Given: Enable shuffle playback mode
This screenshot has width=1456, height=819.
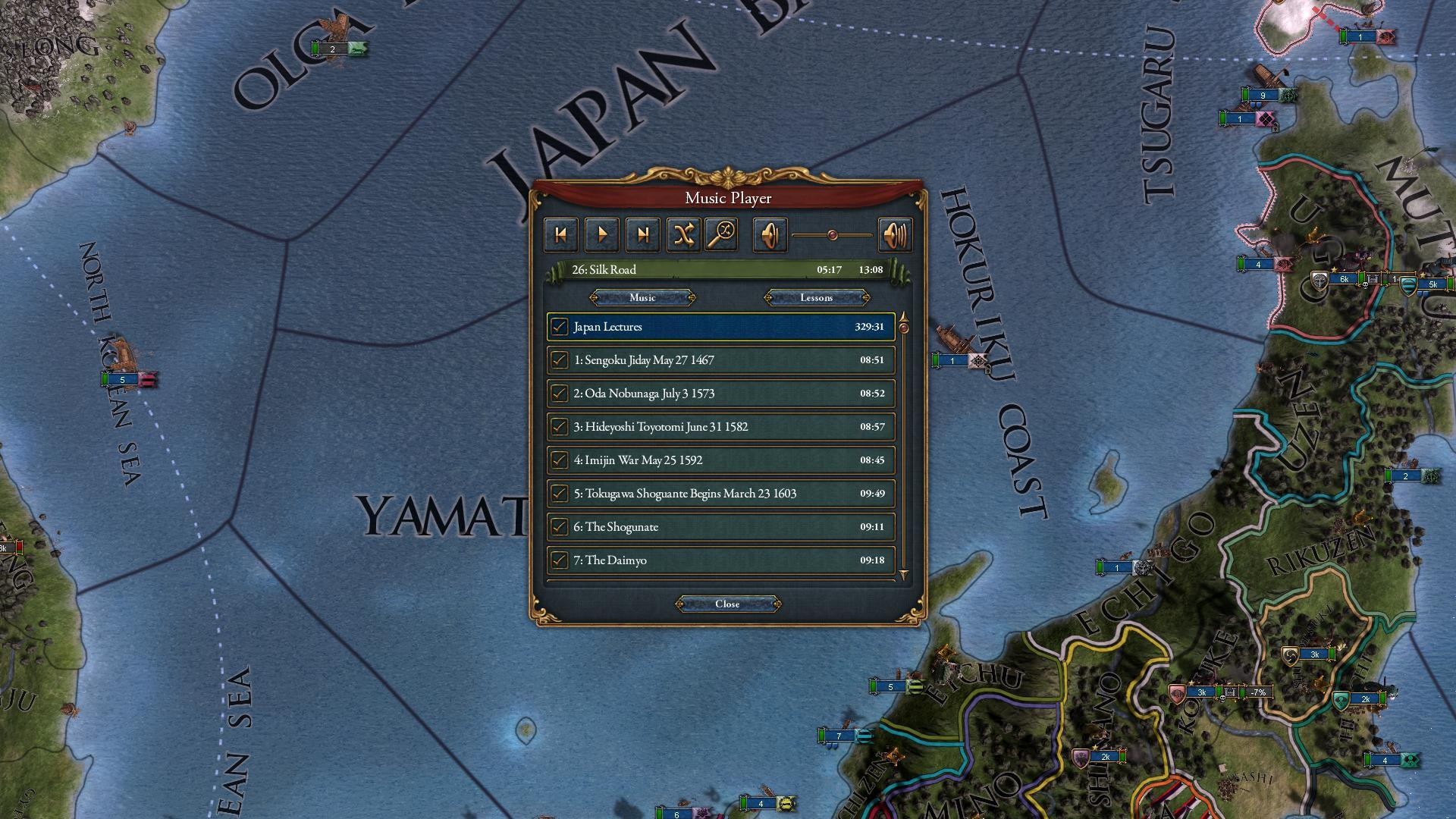Looking at the screenshot, I should 684,234.
